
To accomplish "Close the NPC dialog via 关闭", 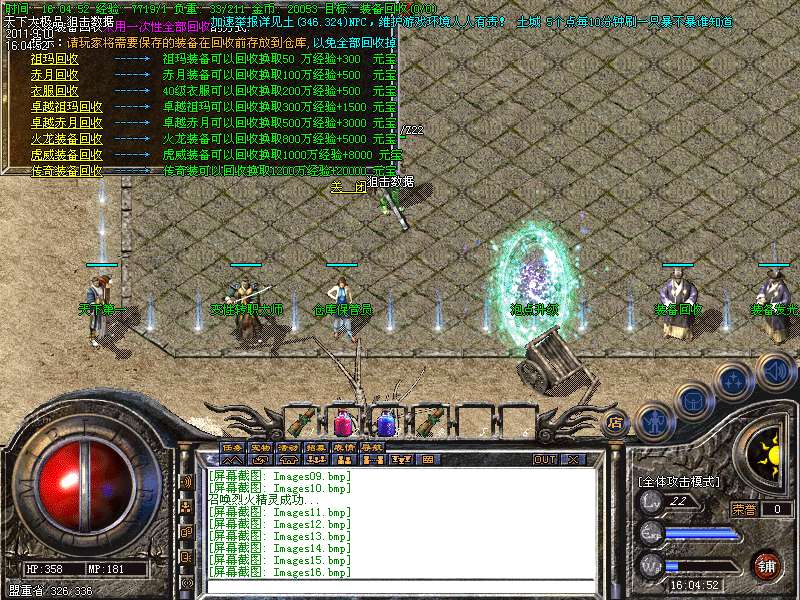I will coord(348,186).
